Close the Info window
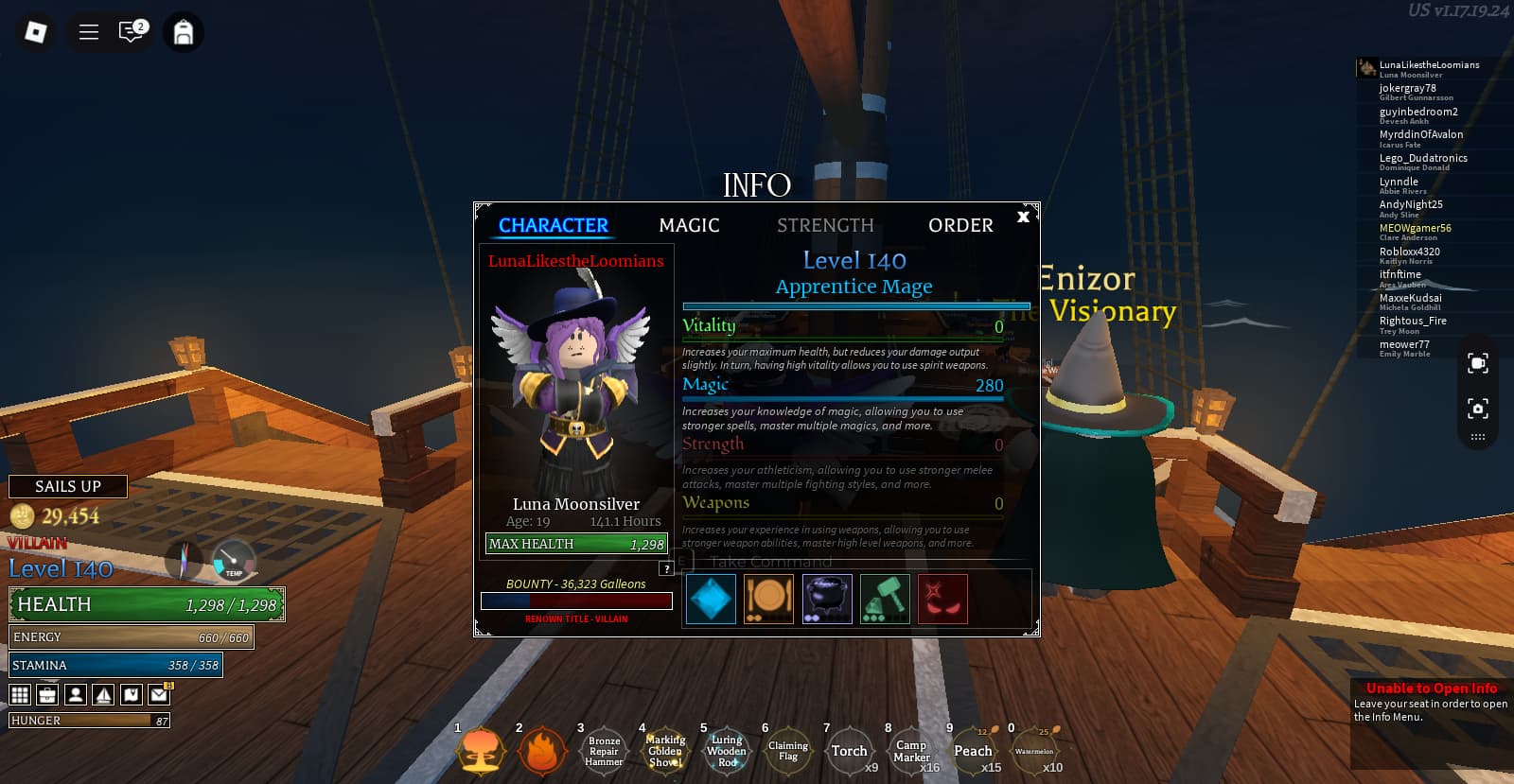1514x784 pixels. [1023, 217]
